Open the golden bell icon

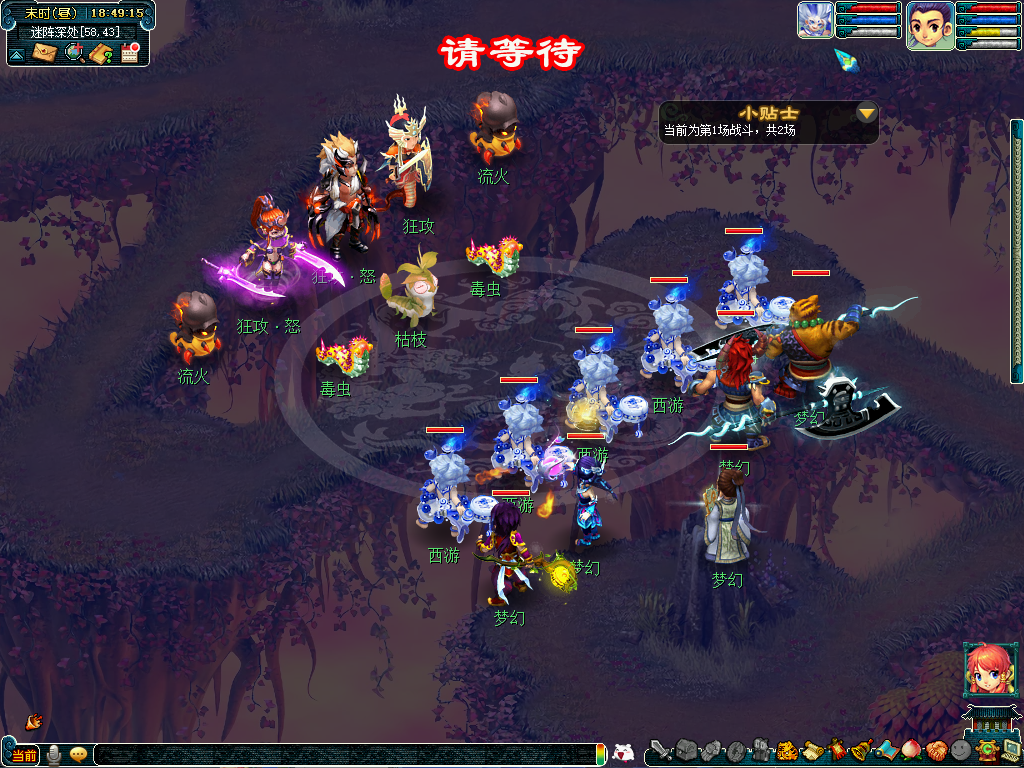[x=860, y=749]
